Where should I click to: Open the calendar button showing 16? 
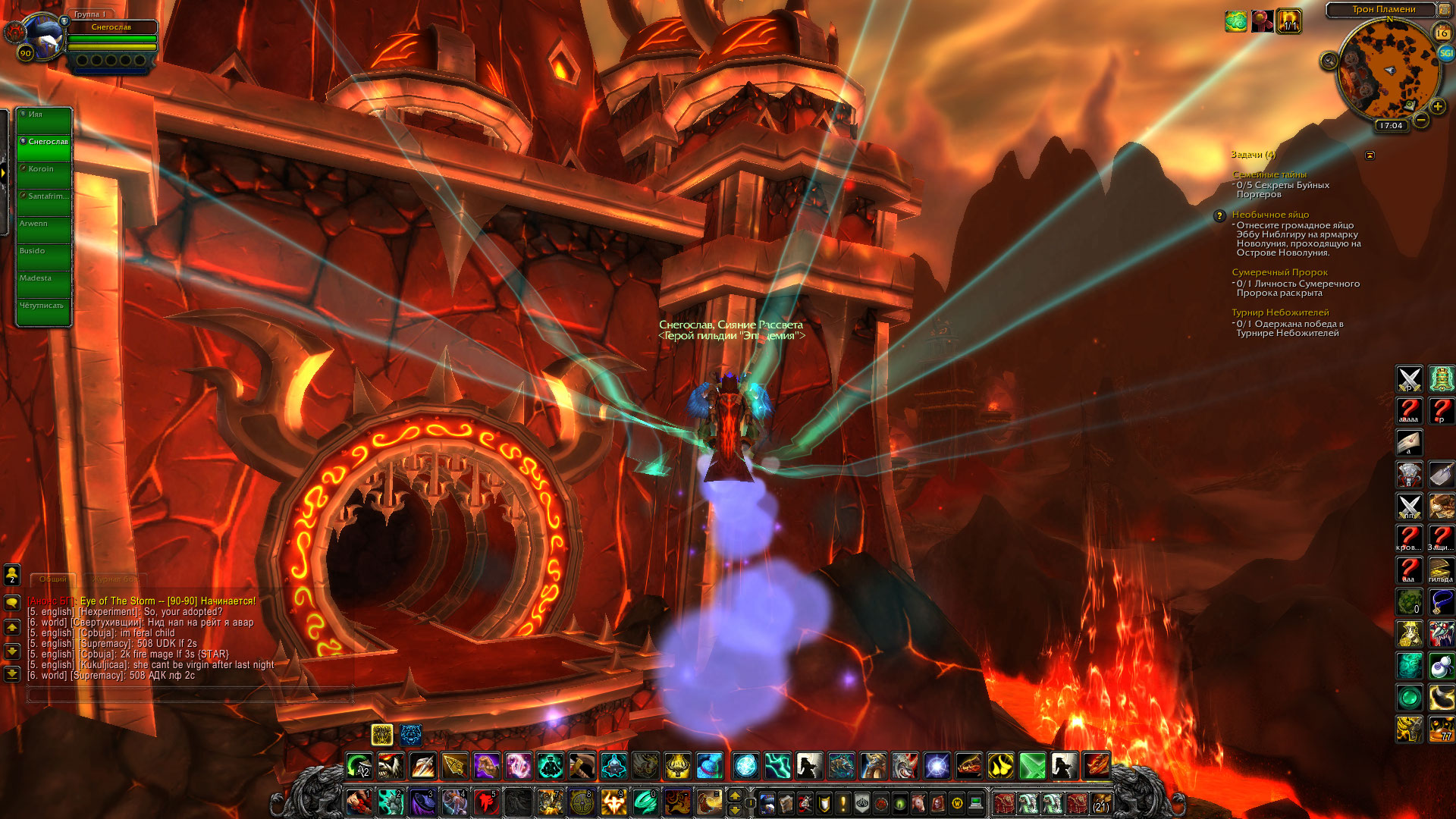(1442, 33)
